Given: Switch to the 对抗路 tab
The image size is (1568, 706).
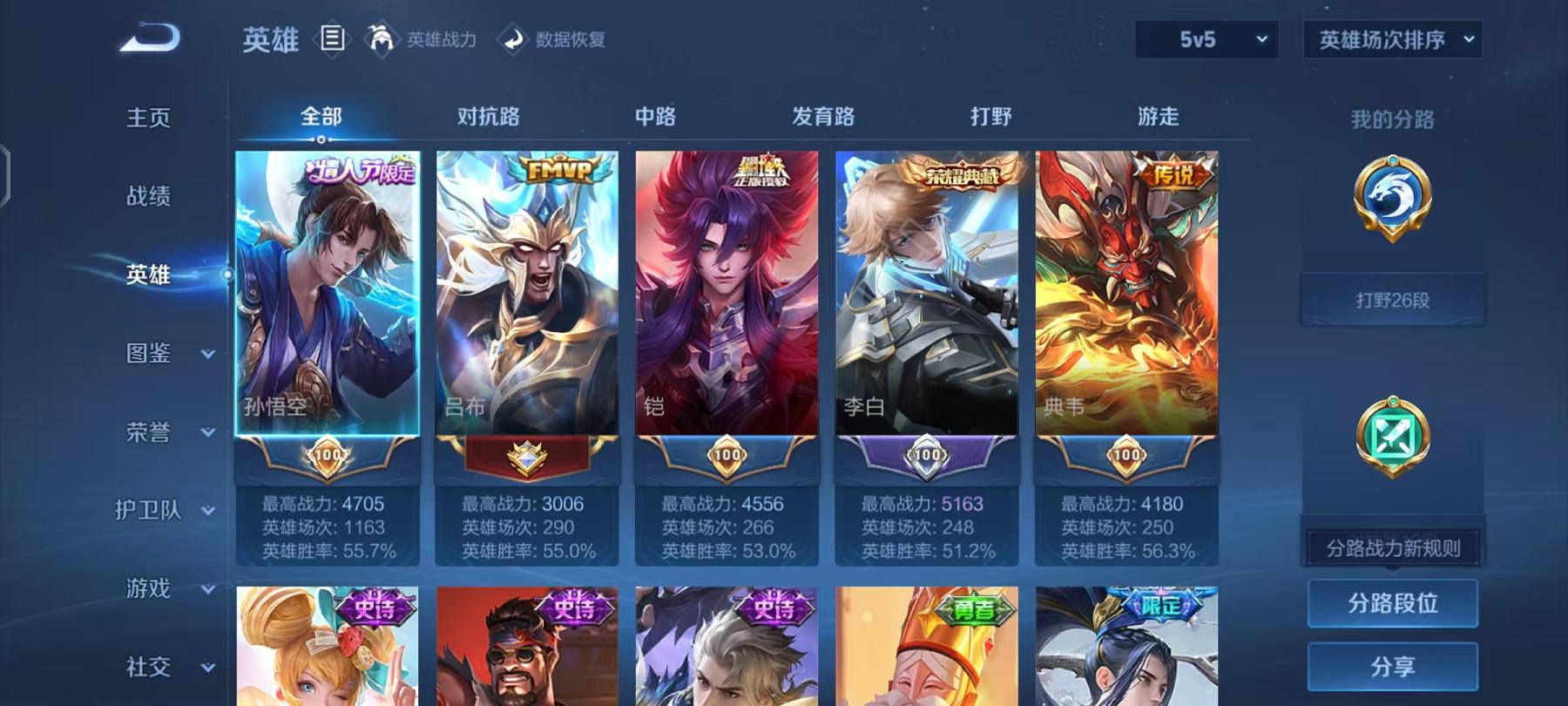Looking at the screenshot, I should click(x=488, y=116).
